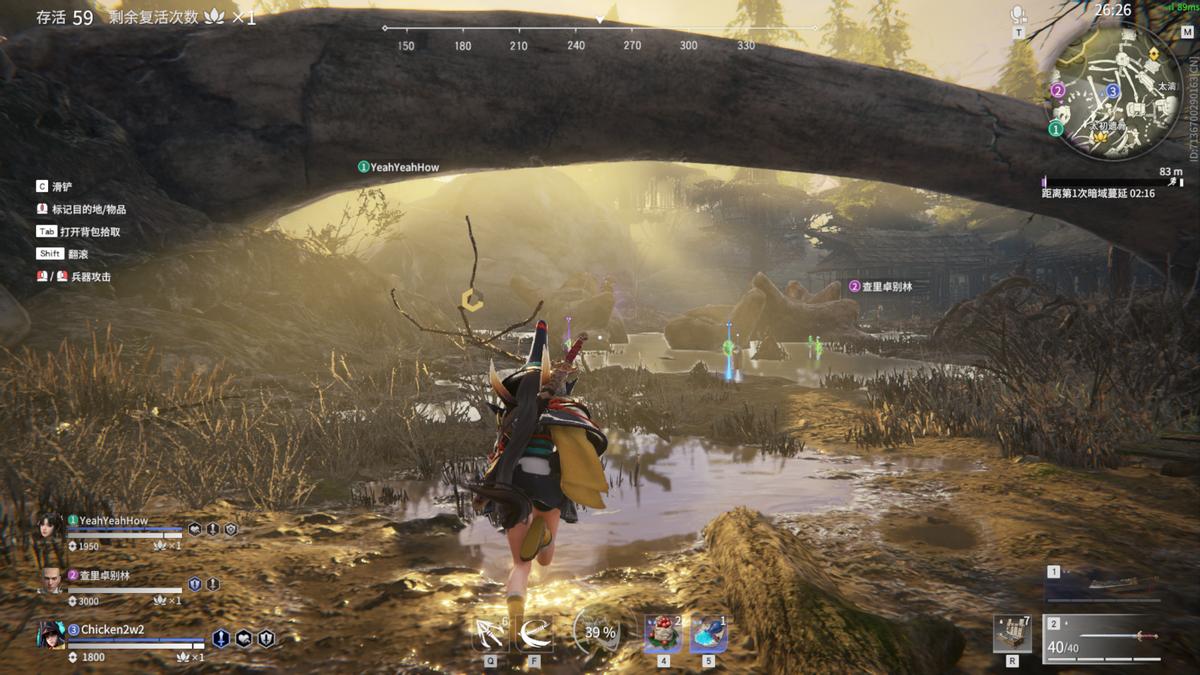Image resolution: width=1200 pixels, height=675 pixels.
Task: Activate the curved blade skill icon
Action: tap(535, 634)
